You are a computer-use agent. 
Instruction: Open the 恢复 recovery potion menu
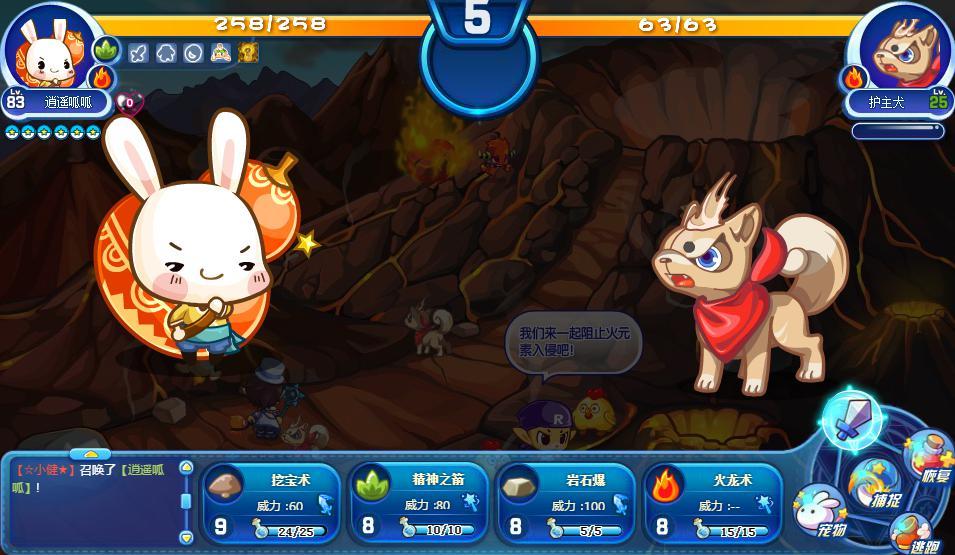(x=929, y=459)
